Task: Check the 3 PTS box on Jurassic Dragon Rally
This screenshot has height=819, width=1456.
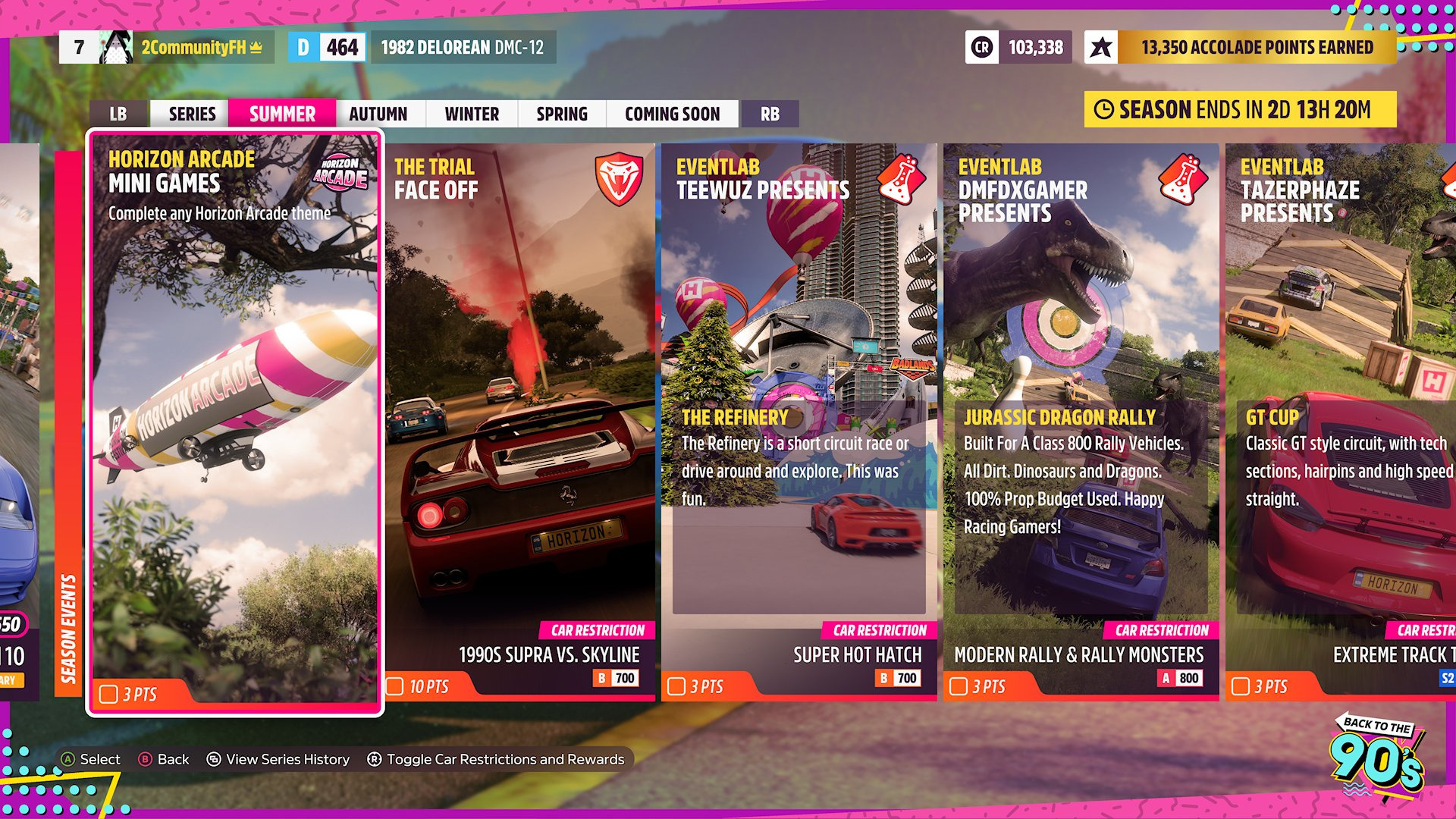Action: (x=958, y=686)
